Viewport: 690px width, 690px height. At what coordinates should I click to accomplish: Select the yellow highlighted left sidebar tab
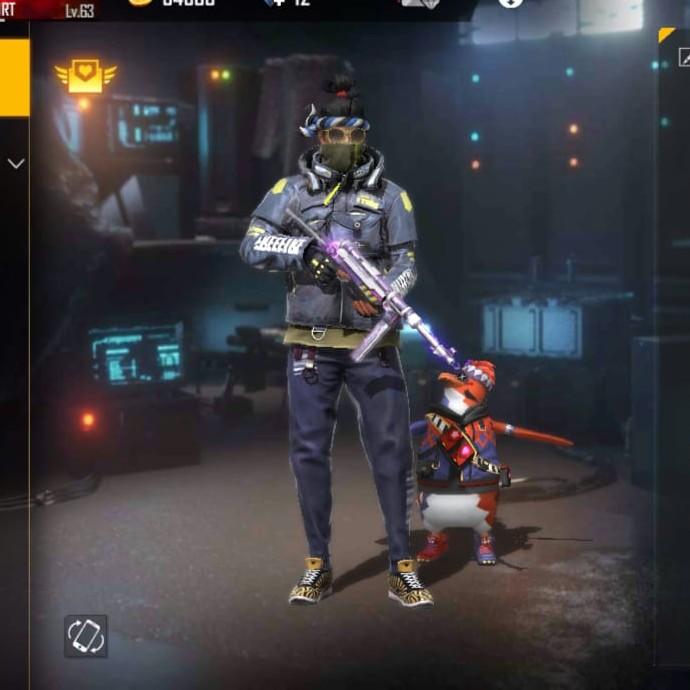(14, 77)
